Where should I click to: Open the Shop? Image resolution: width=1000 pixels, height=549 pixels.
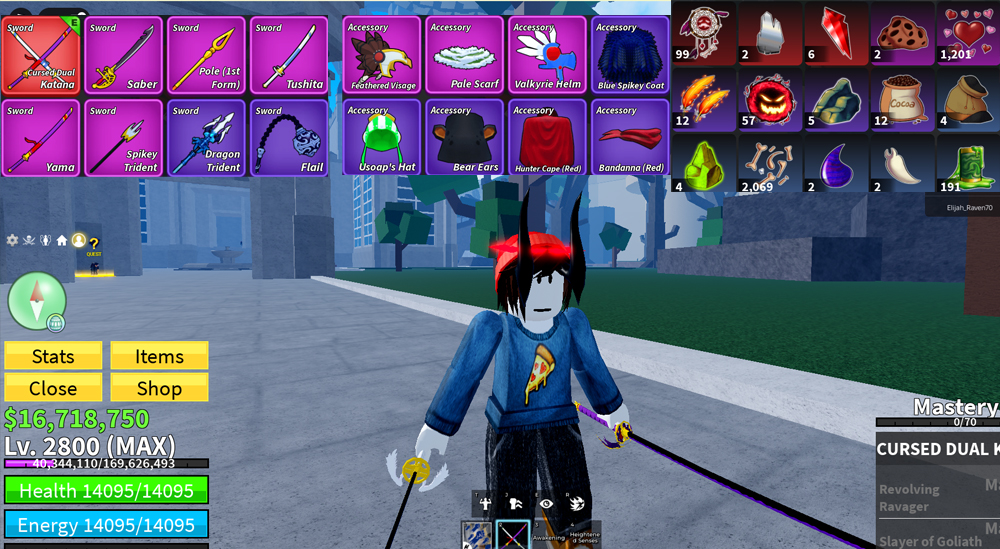point(159,388)
